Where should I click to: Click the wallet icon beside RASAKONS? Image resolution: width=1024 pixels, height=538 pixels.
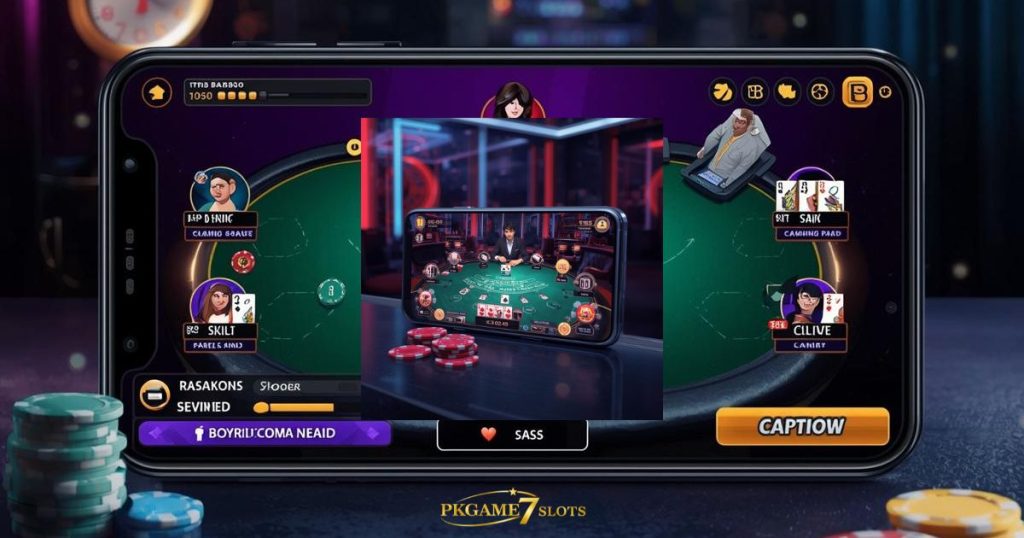tap(154, 393)
